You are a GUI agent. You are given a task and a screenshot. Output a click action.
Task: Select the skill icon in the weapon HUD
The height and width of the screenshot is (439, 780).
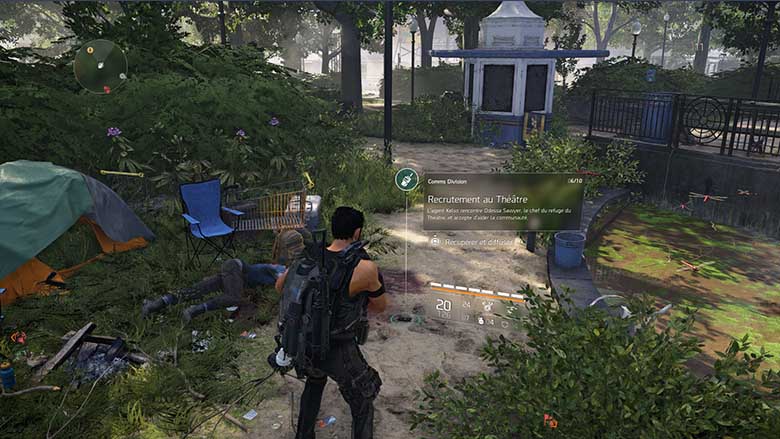point(487,306)
